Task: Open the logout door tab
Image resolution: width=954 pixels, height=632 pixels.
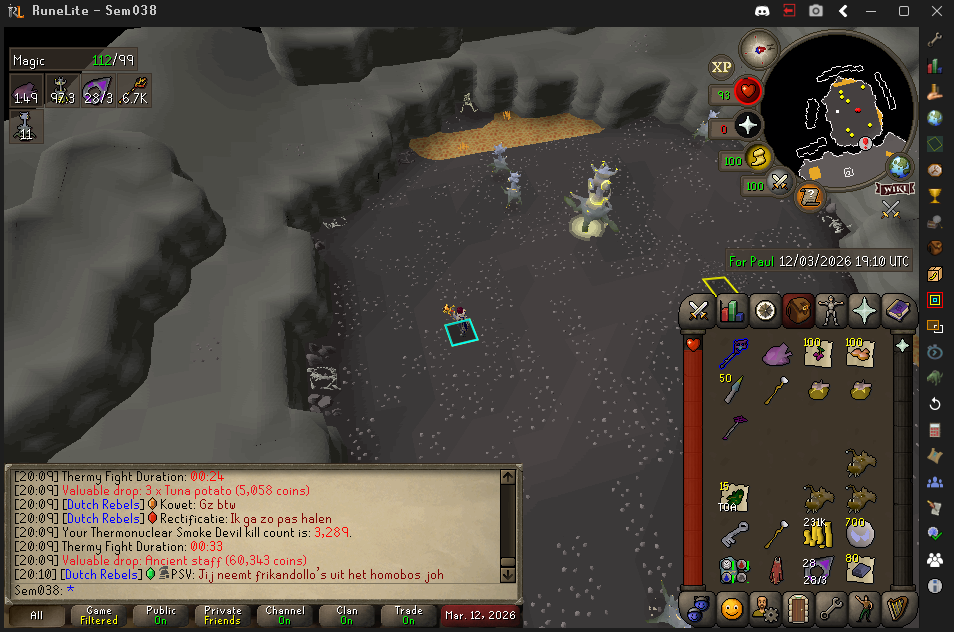Action: click(797, 608)
